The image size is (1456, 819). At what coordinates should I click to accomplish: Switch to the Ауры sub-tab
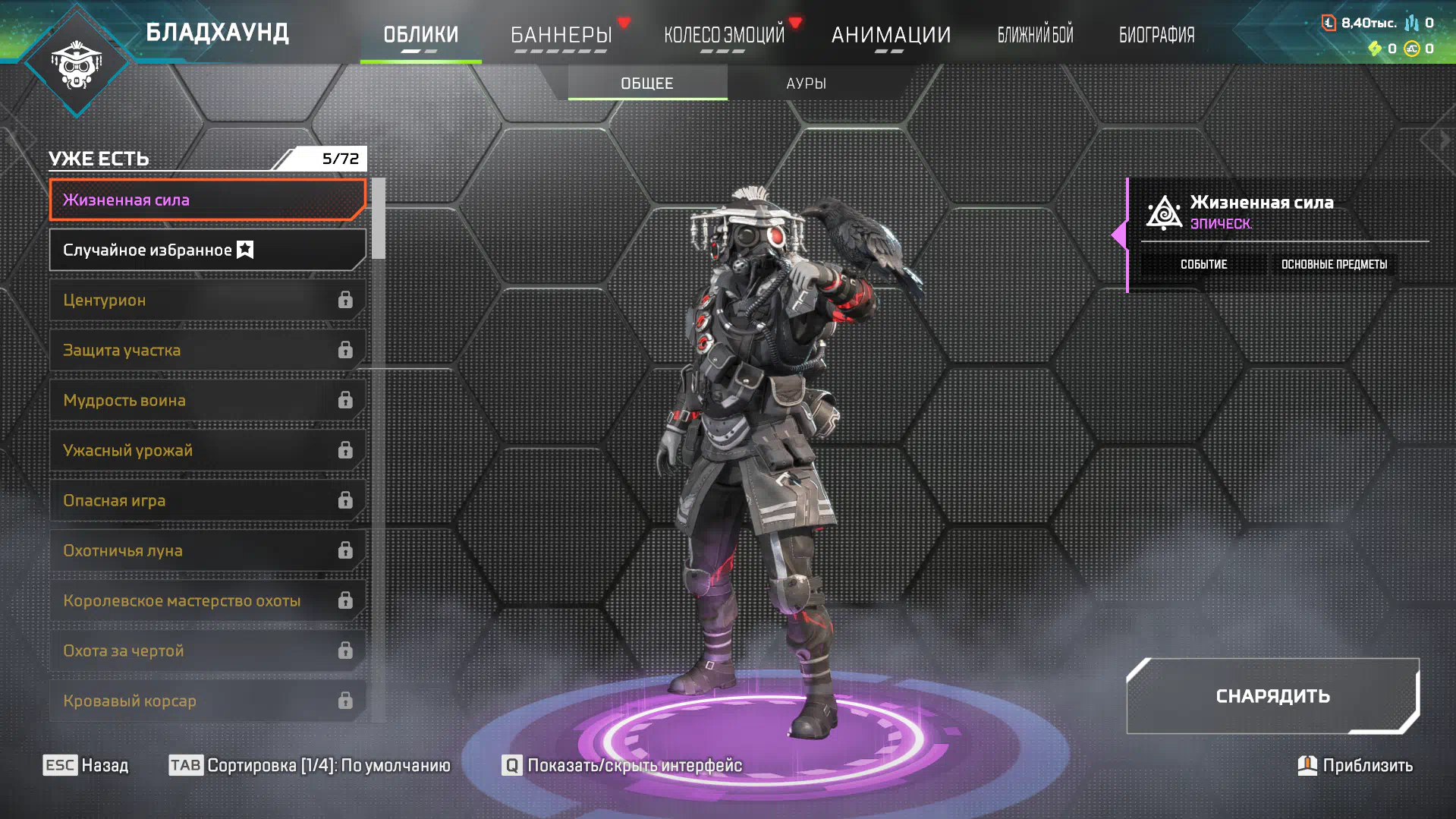coord(806,83)
